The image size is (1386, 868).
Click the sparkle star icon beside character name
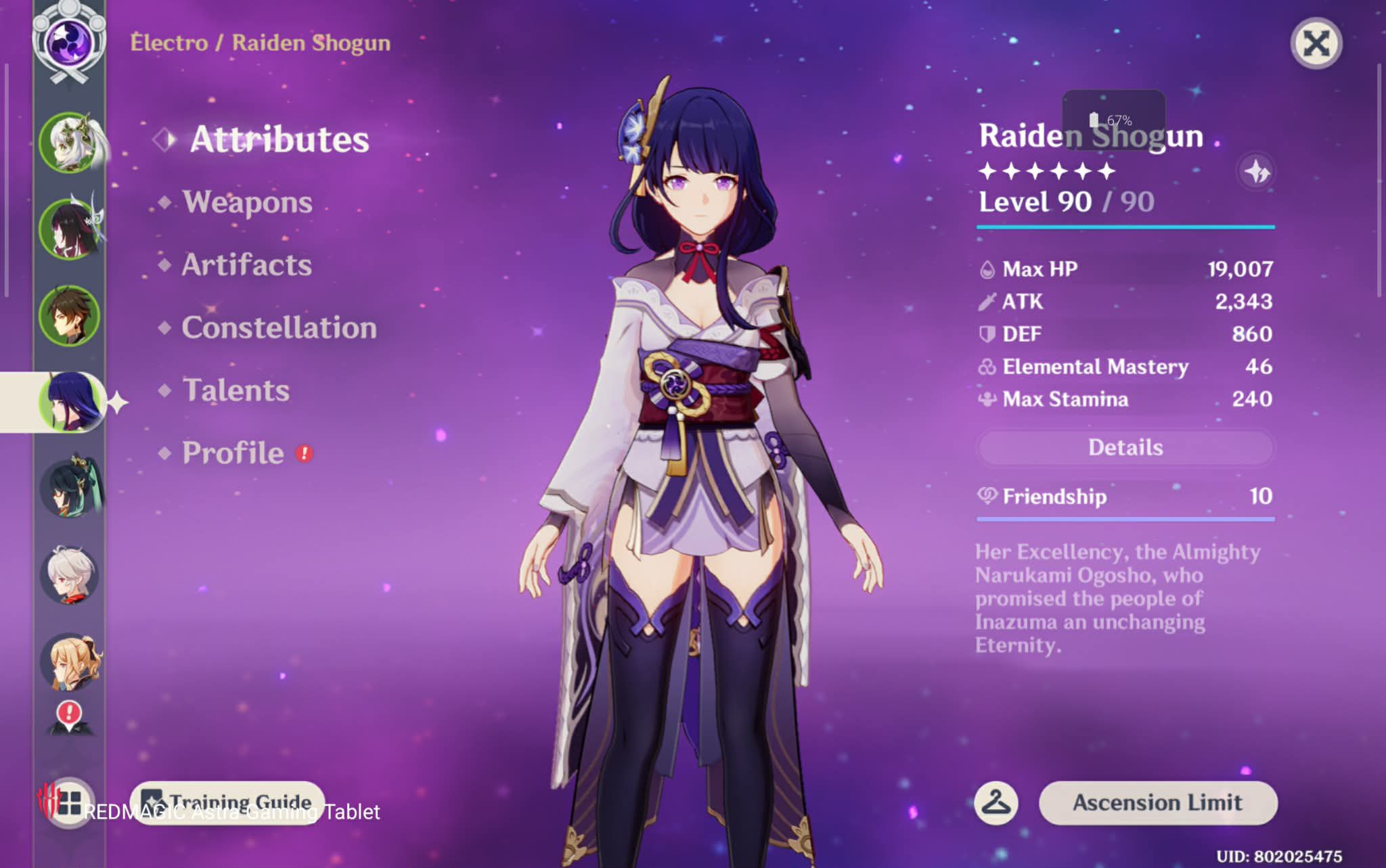(1257, 172)
